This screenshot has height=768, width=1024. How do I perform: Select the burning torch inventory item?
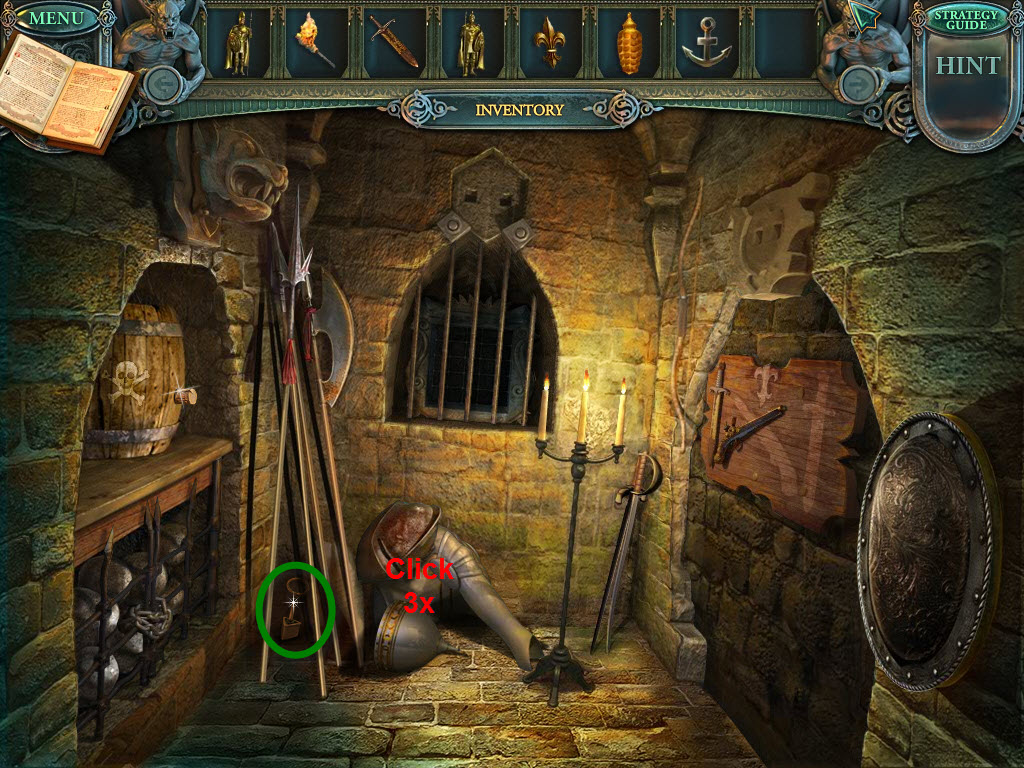click(x=314, y=42)
